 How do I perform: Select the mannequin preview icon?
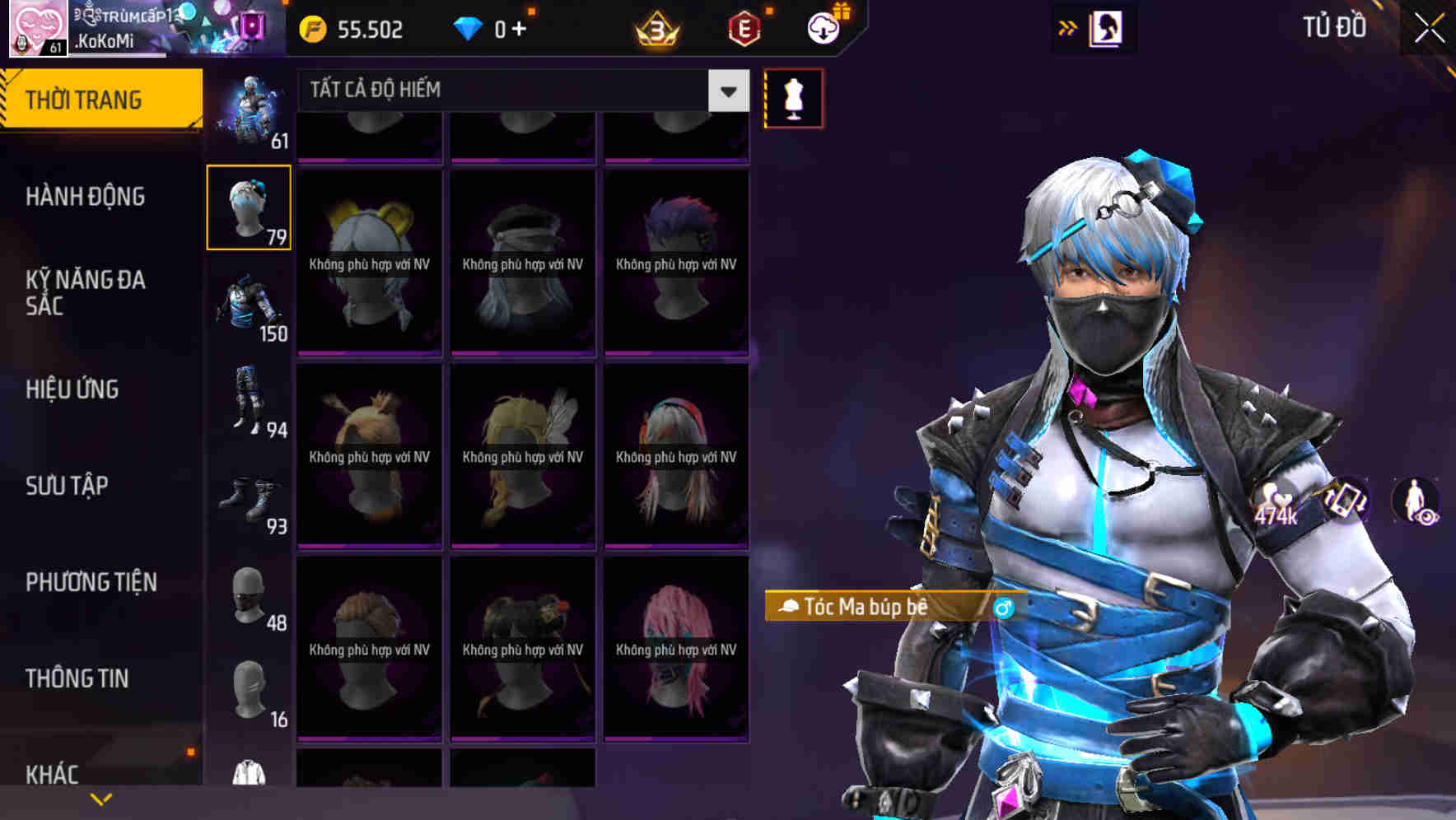(x=792, y=98)
